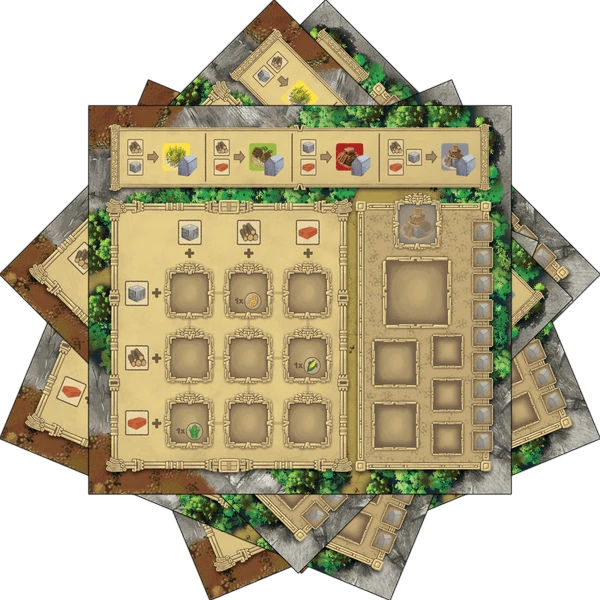Choose the green building recipe

point(250,156)
